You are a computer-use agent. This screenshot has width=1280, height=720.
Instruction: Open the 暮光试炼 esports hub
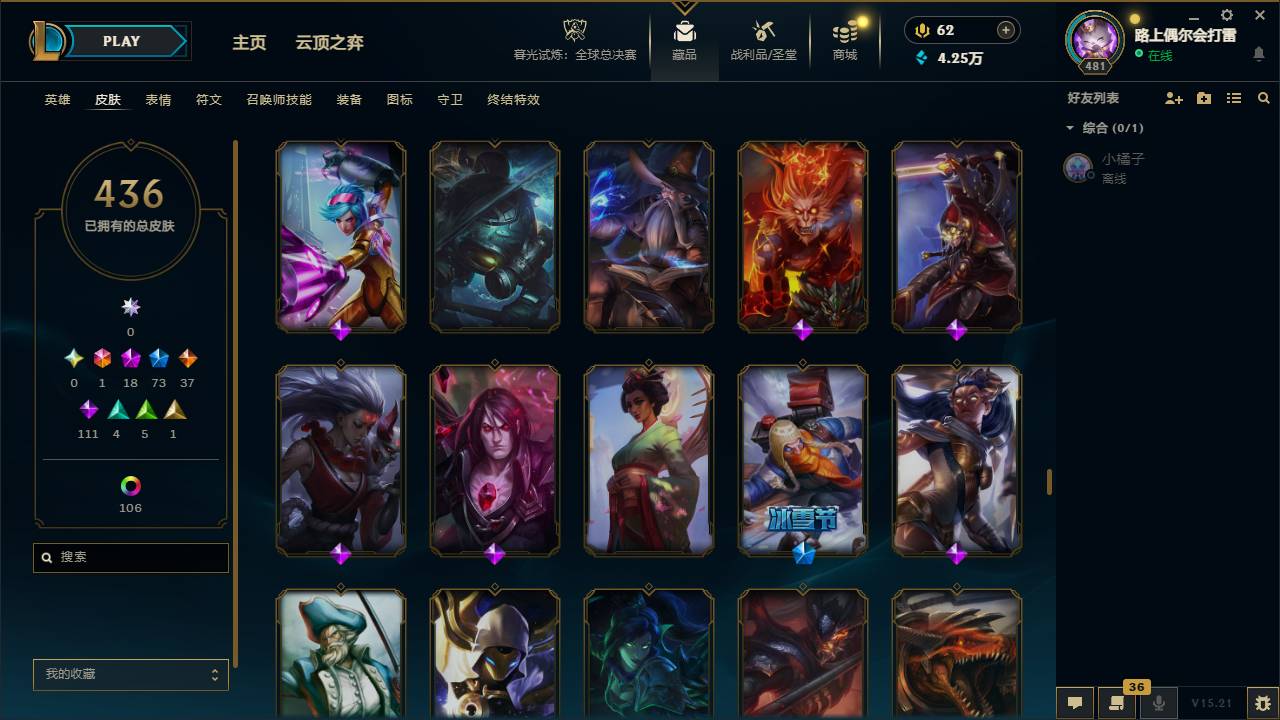573,42
